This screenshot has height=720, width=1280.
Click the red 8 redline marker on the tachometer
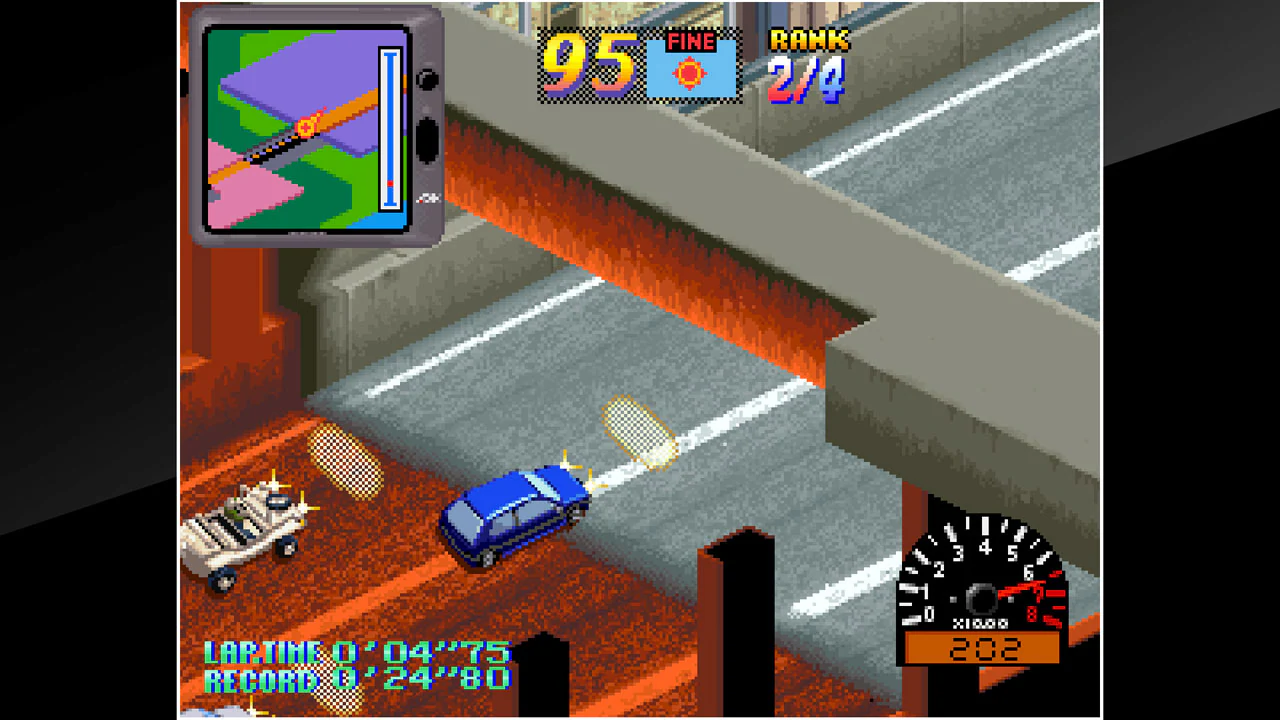pos(1032,614)
